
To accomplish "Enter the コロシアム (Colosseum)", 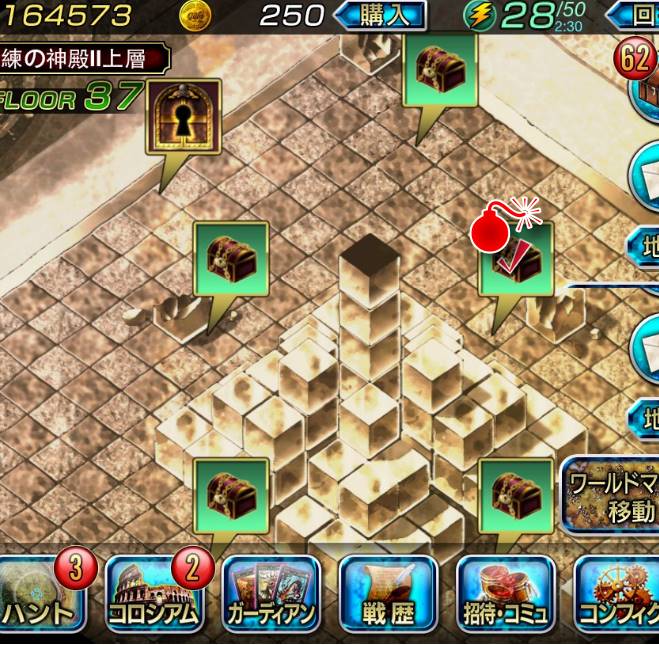I will [x=155, y=596].
